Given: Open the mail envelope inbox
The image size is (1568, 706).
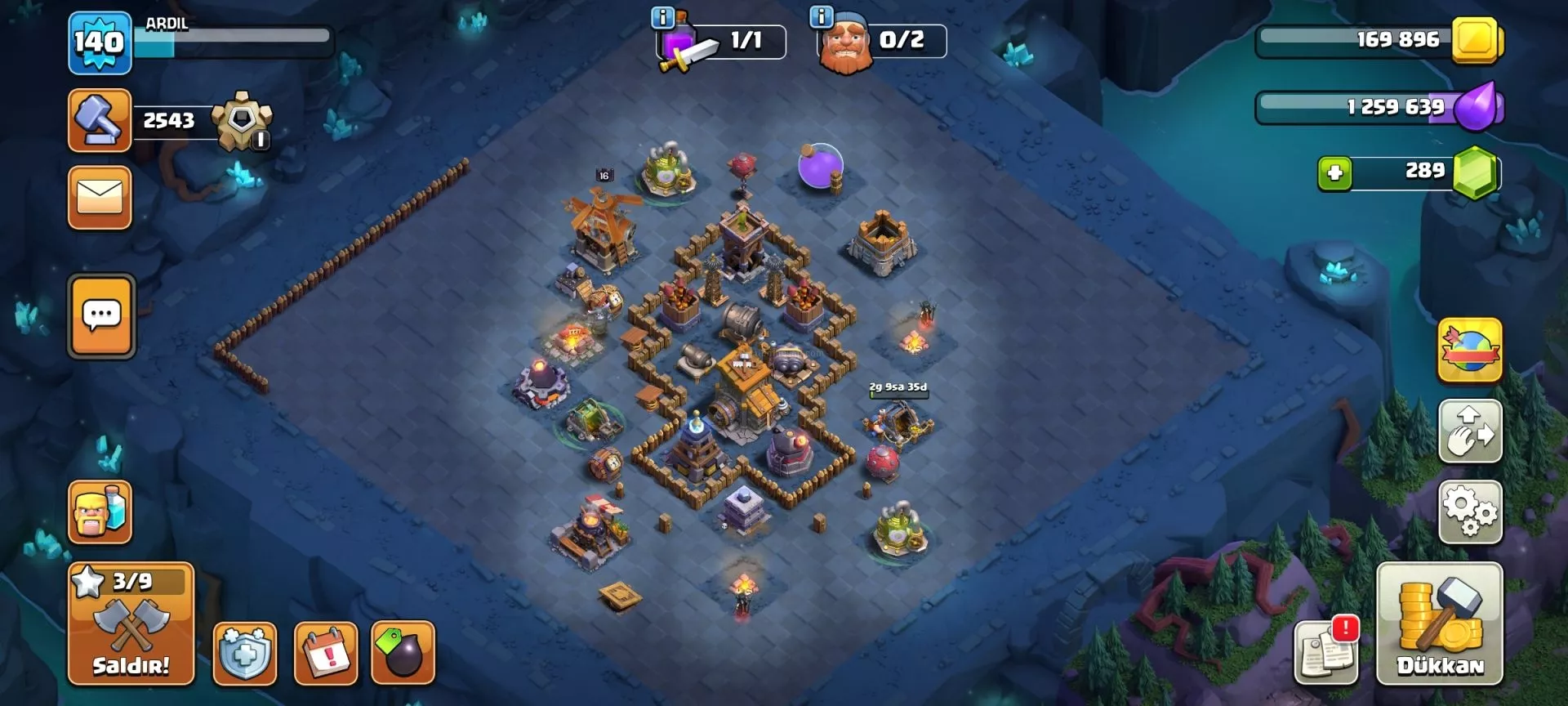Looking at the screenshot, I should click(x=100, y=198).
